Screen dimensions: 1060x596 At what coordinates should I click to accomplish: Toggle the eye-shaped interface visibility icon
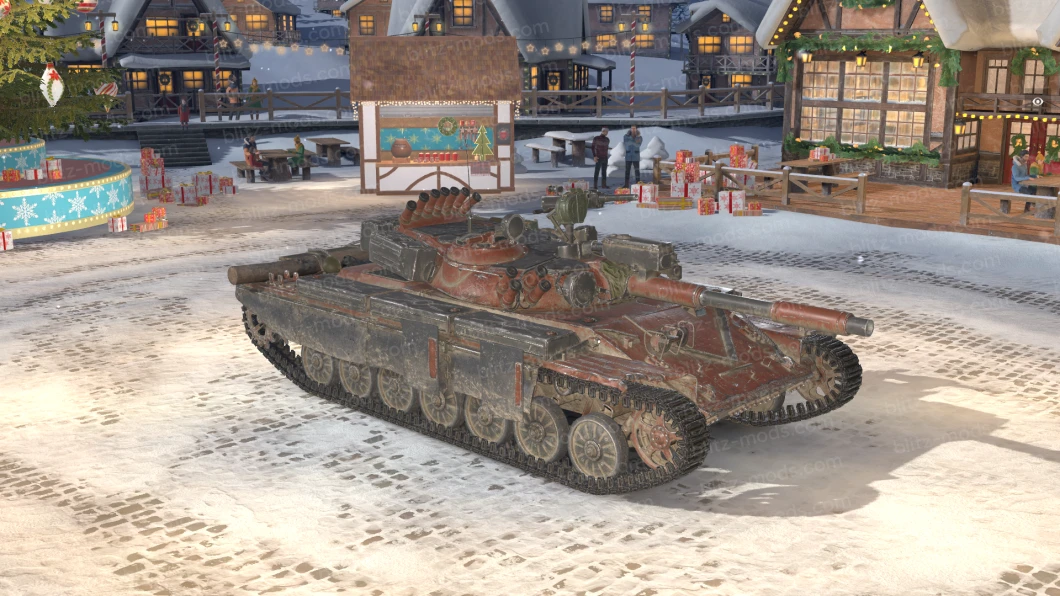pyautogui.click(x=1037, y=102)
